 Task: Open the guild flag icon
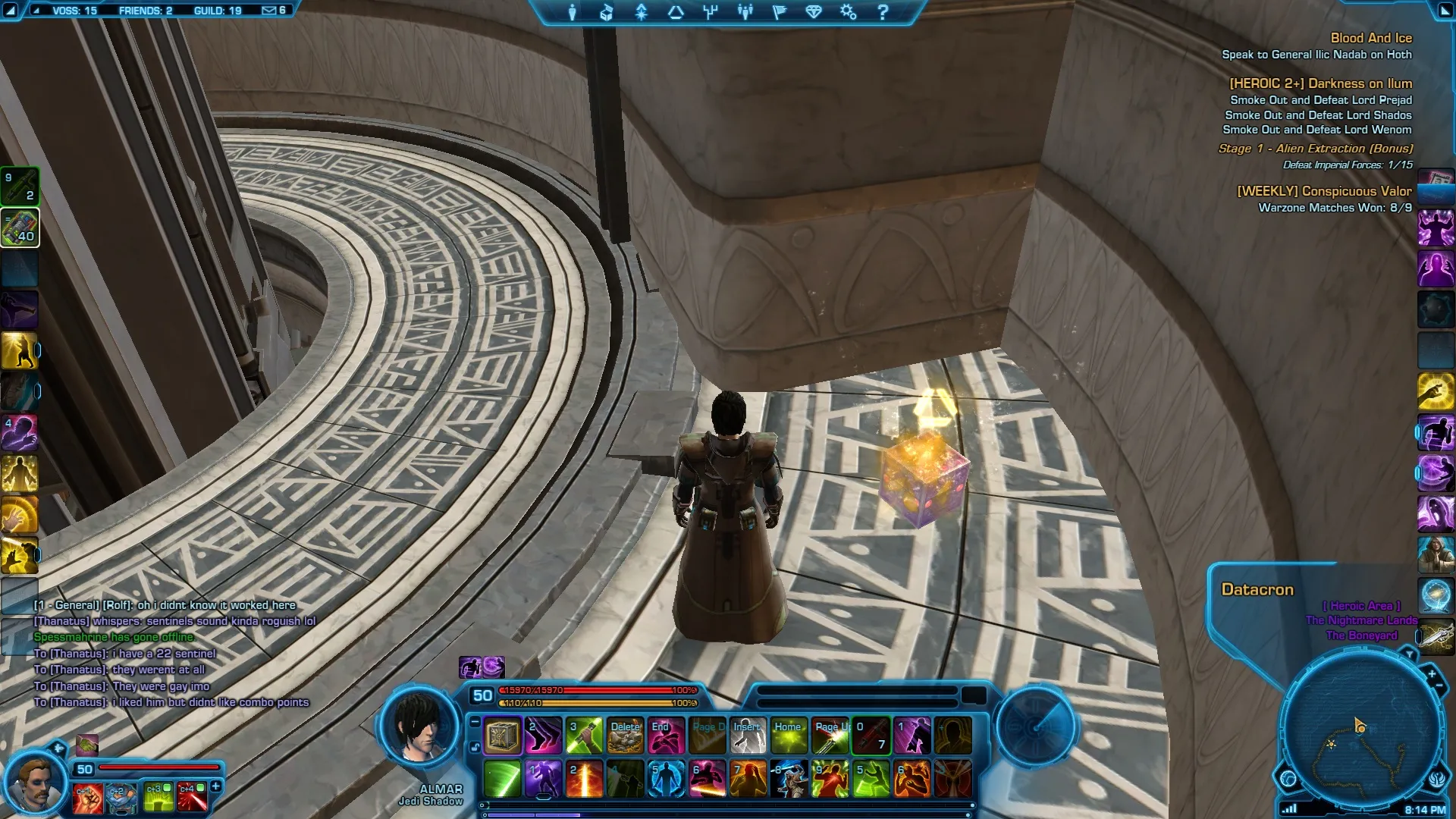[779, 12]
